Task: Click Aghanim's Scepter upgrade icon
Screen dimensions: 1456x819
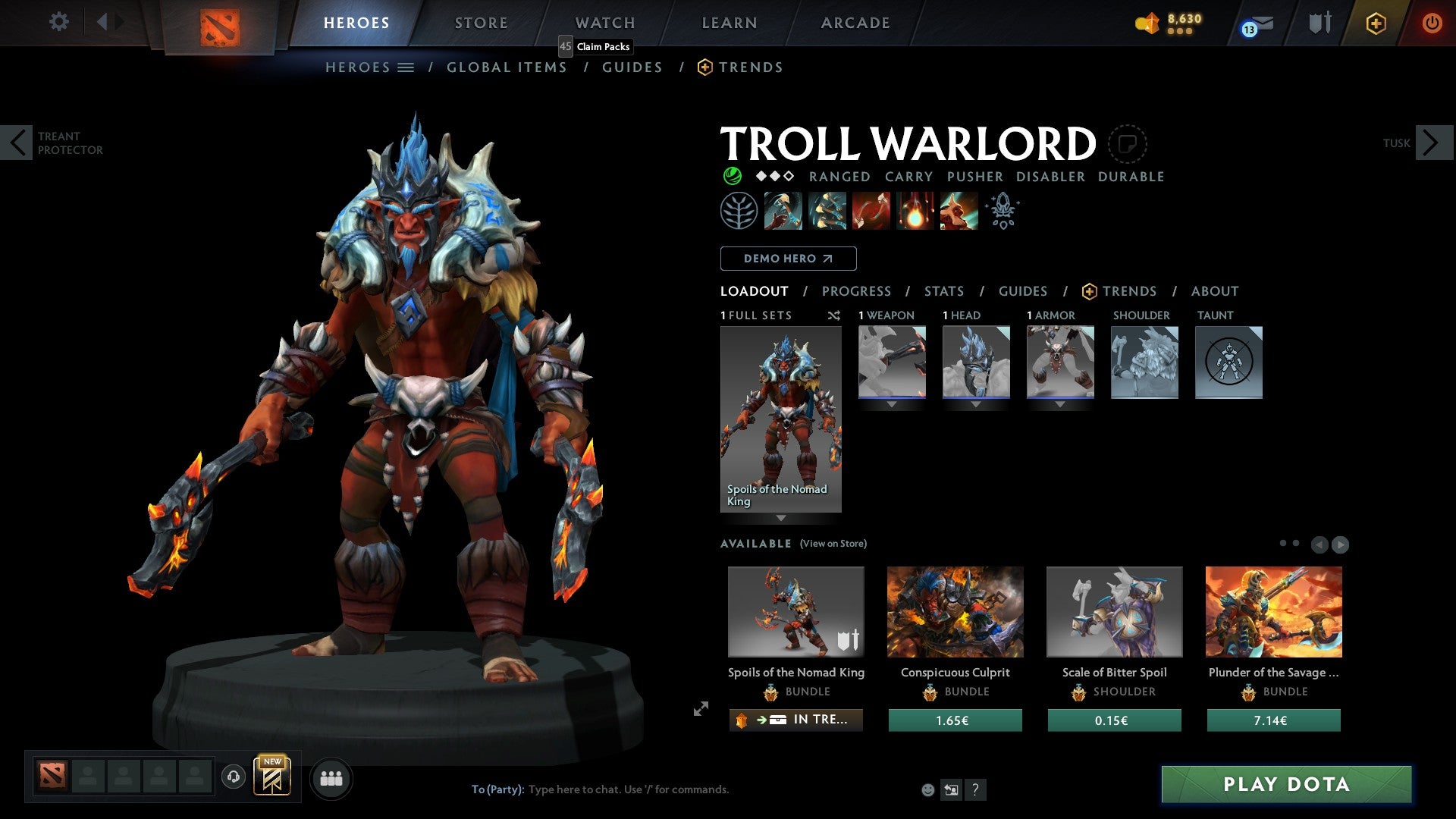Action: [1003, 210]
